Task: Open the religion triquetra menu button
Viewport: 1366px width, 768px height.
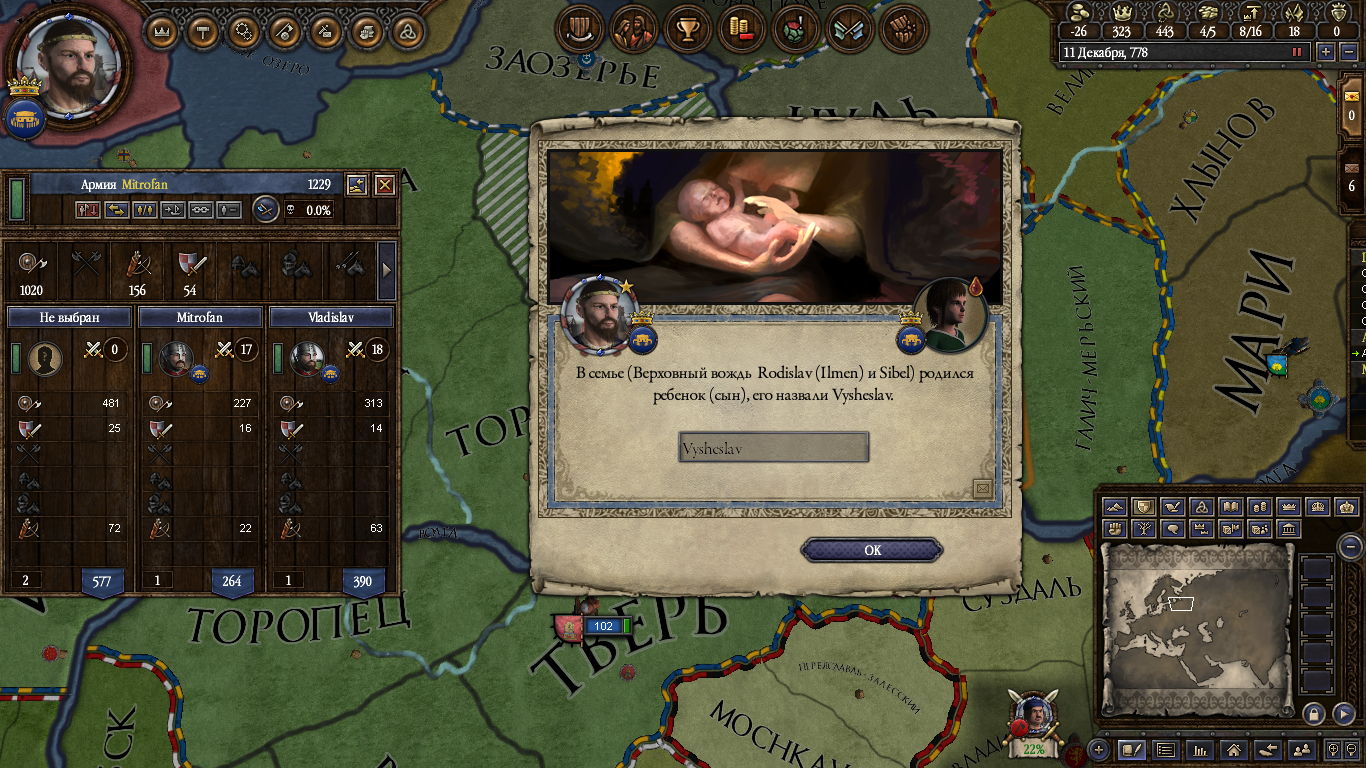Action: coord(406,32)
